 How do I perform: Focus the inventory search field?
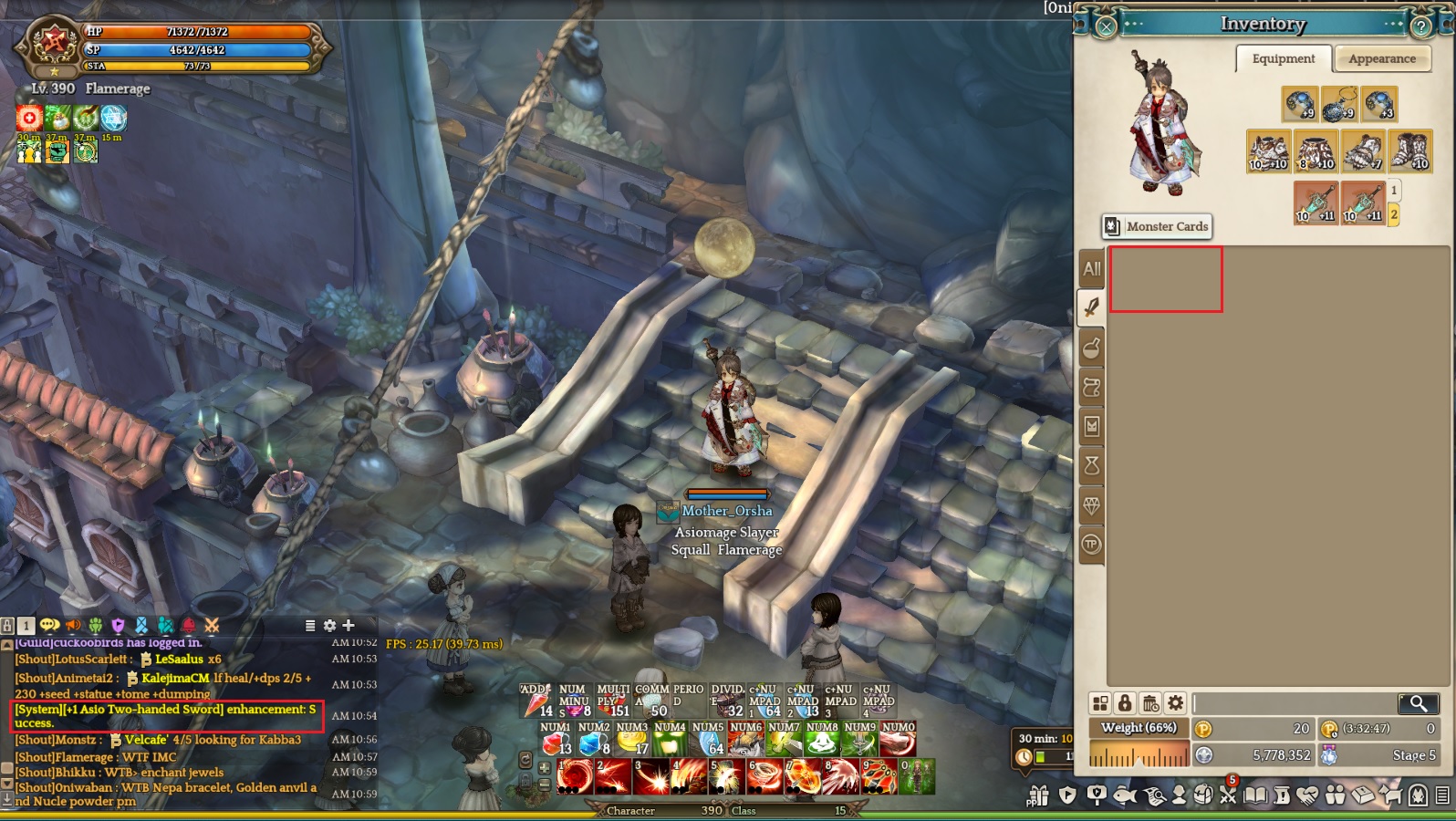point(1294,703)
